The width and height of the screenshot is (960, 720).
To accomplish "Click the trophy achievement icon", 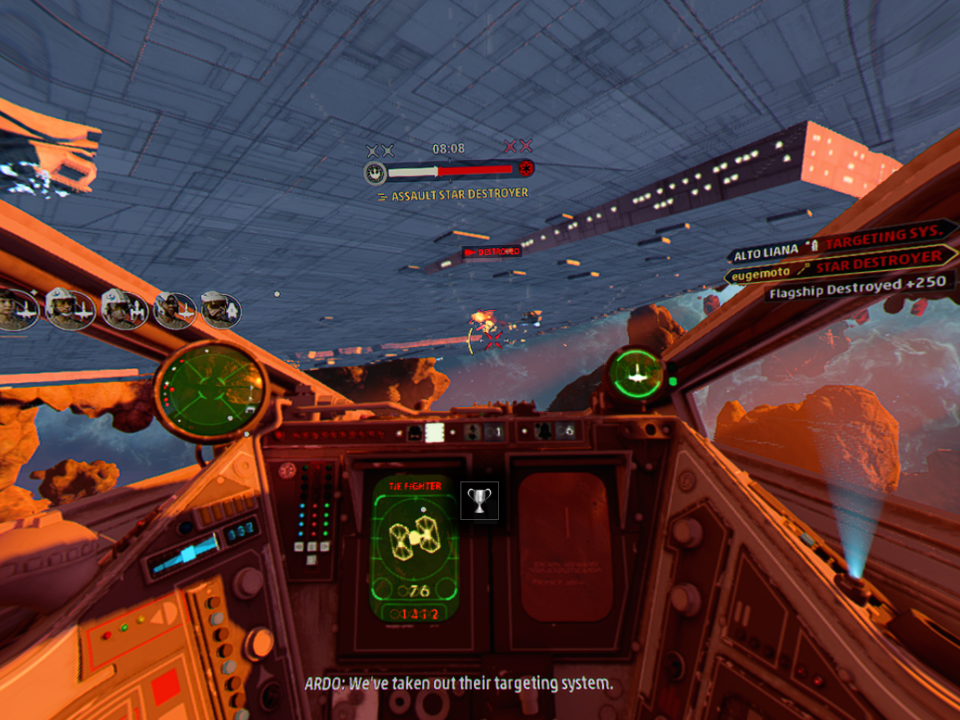I will (x=479, y=501).
